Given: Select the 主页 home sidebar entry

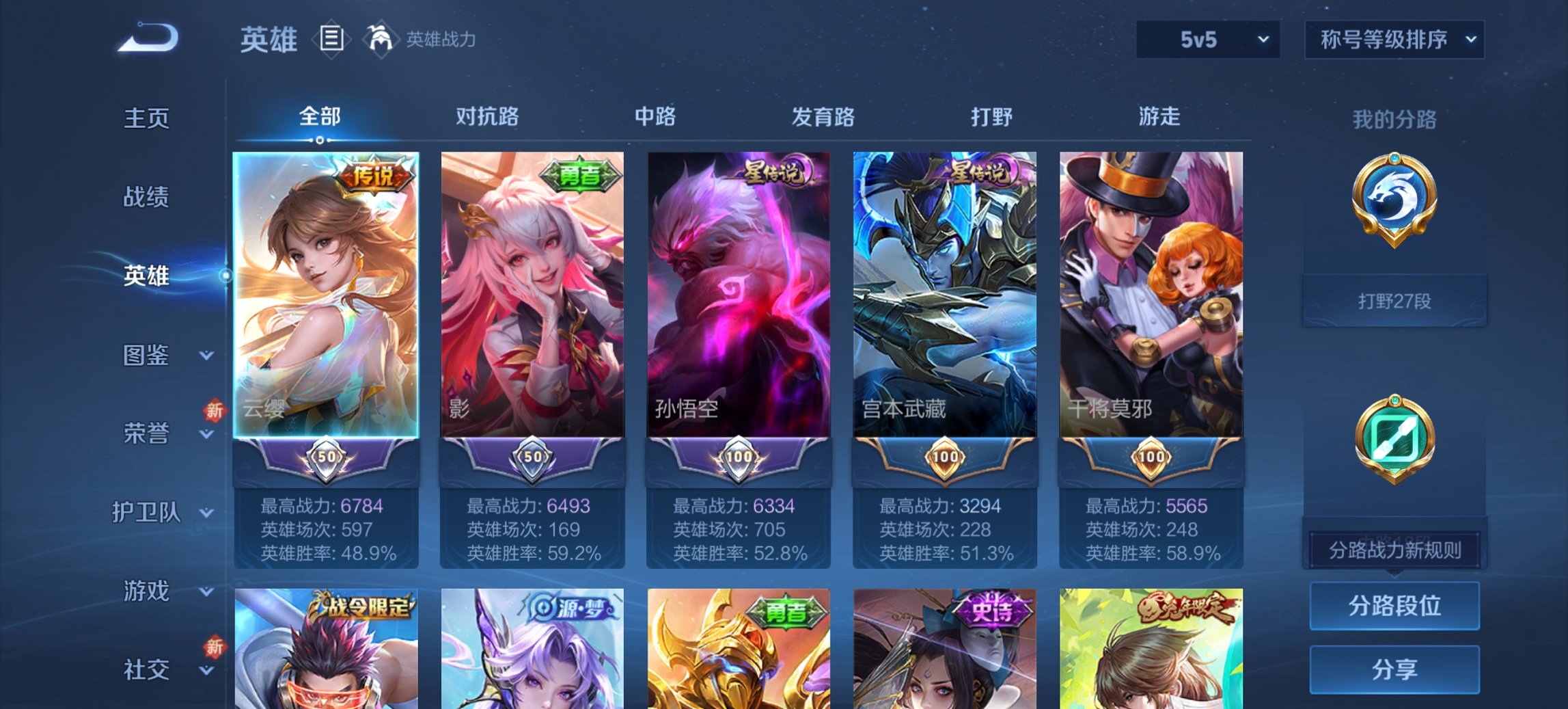Looking at the screenshot, I should coord(146,118).
